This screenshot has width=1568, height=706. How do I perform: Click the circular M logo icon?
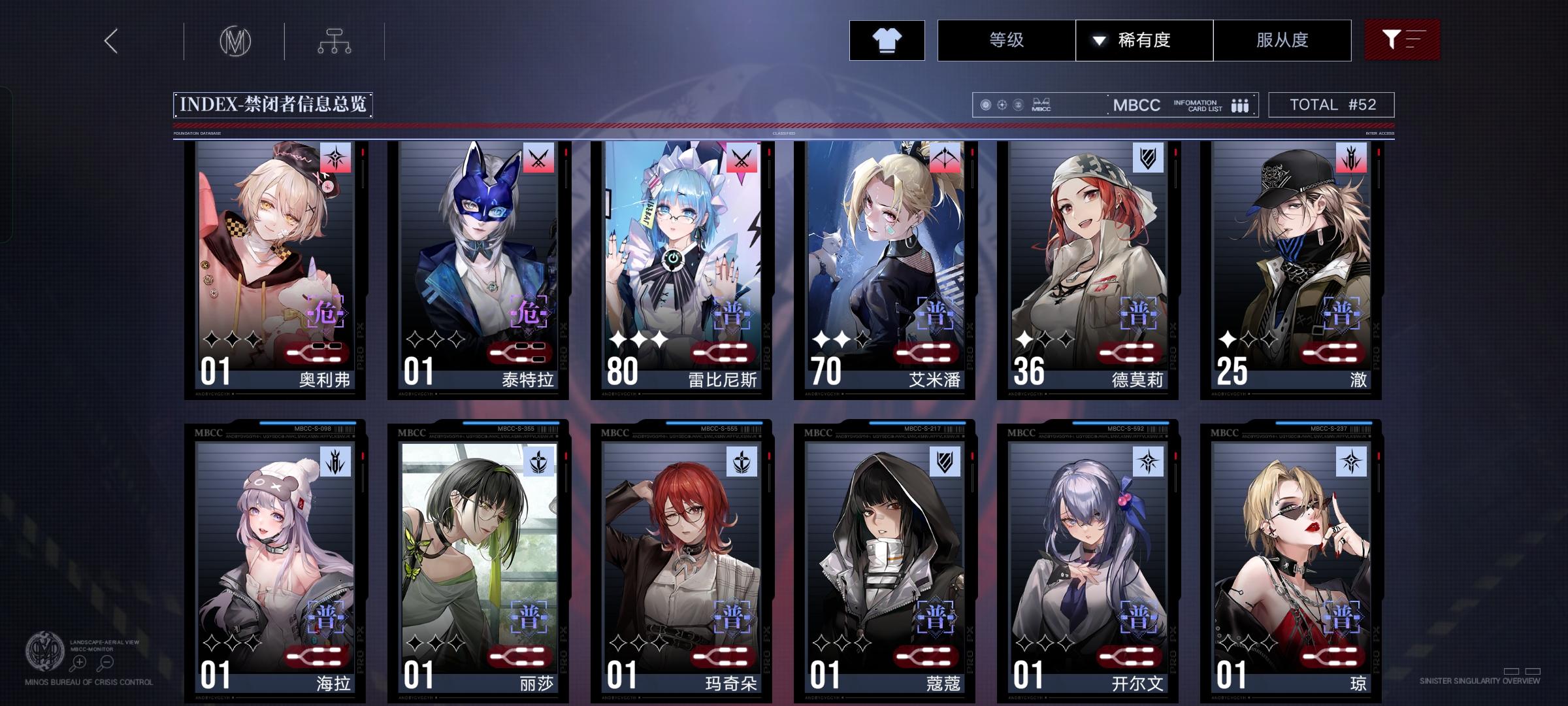coord(237,41)
